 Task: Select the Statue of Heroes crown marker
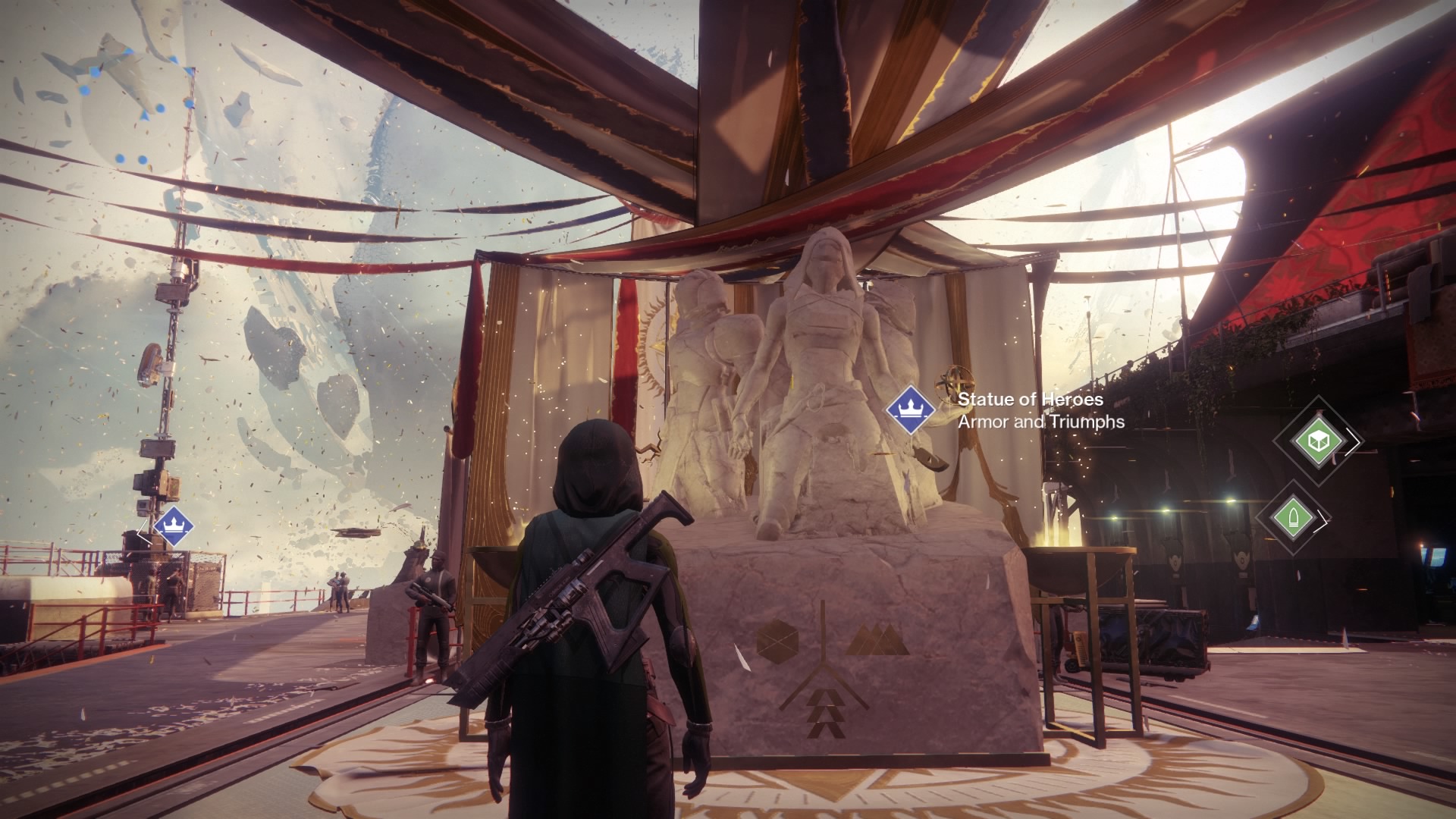[x=910, y=409]
